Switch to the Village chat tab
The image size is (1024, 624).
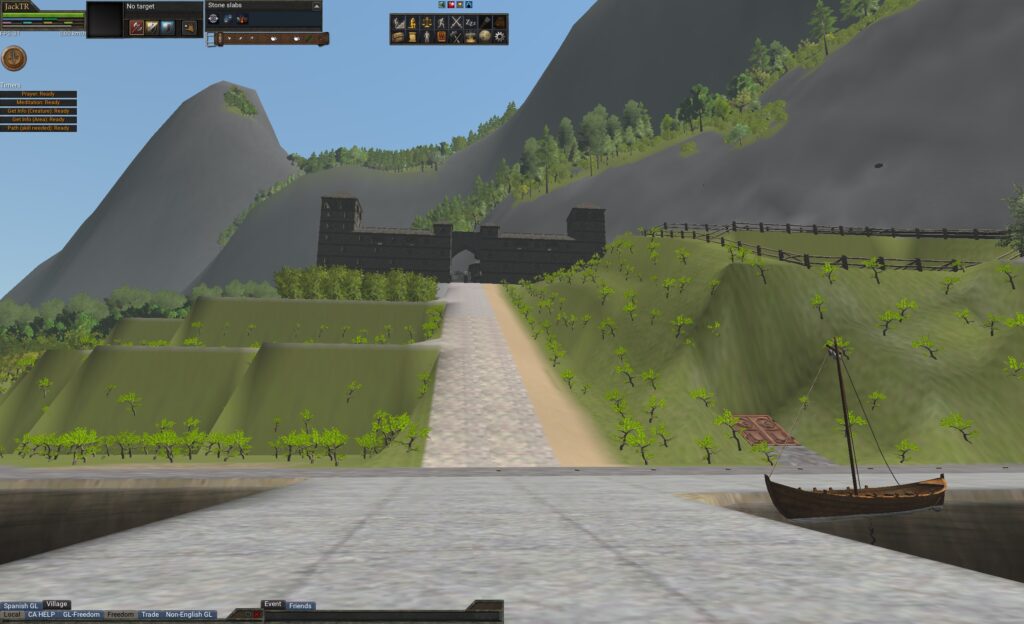[57, 604]
